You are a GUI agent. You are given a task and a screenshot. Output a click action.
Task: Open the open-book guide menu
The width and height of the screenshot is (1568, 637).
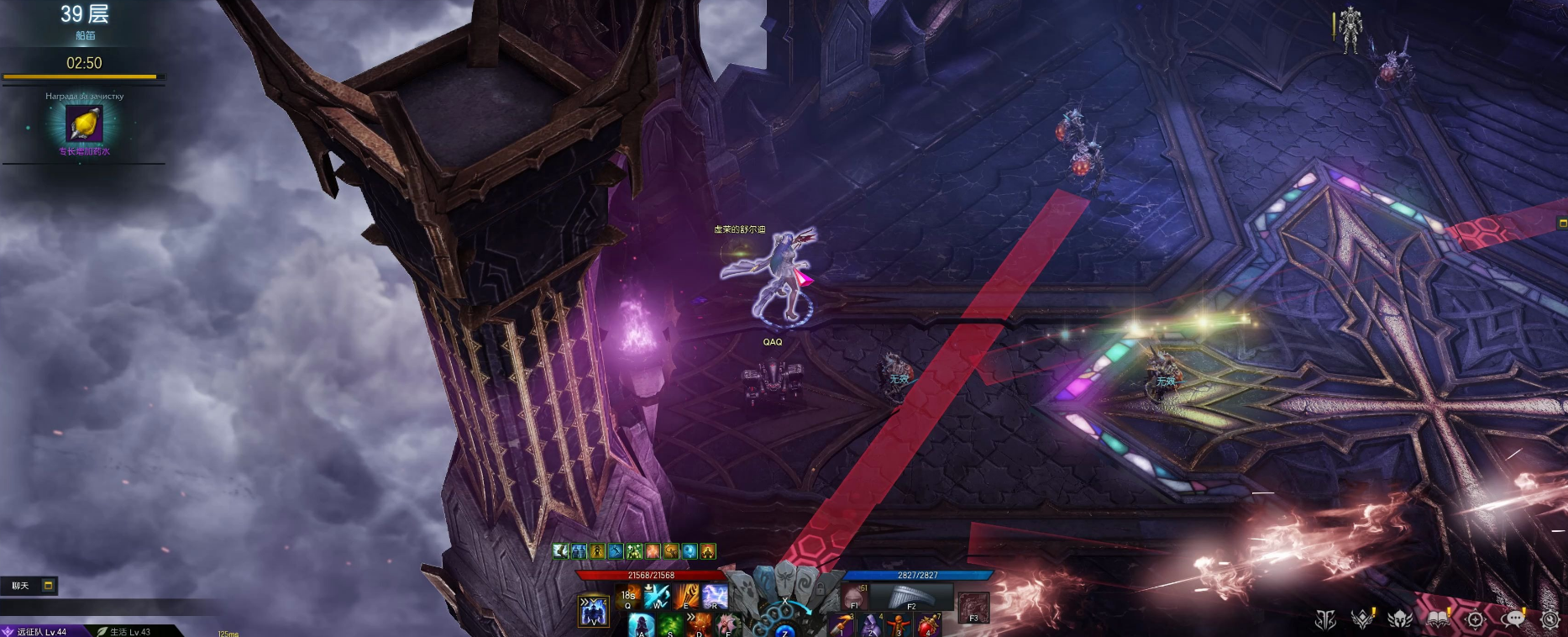pos(1438,619)
